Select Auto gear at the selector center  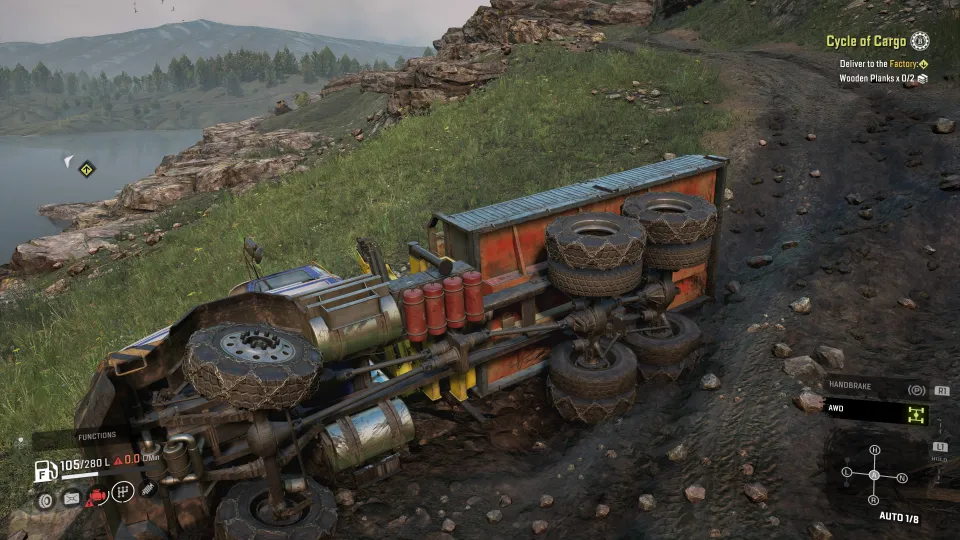coord(874,475)
